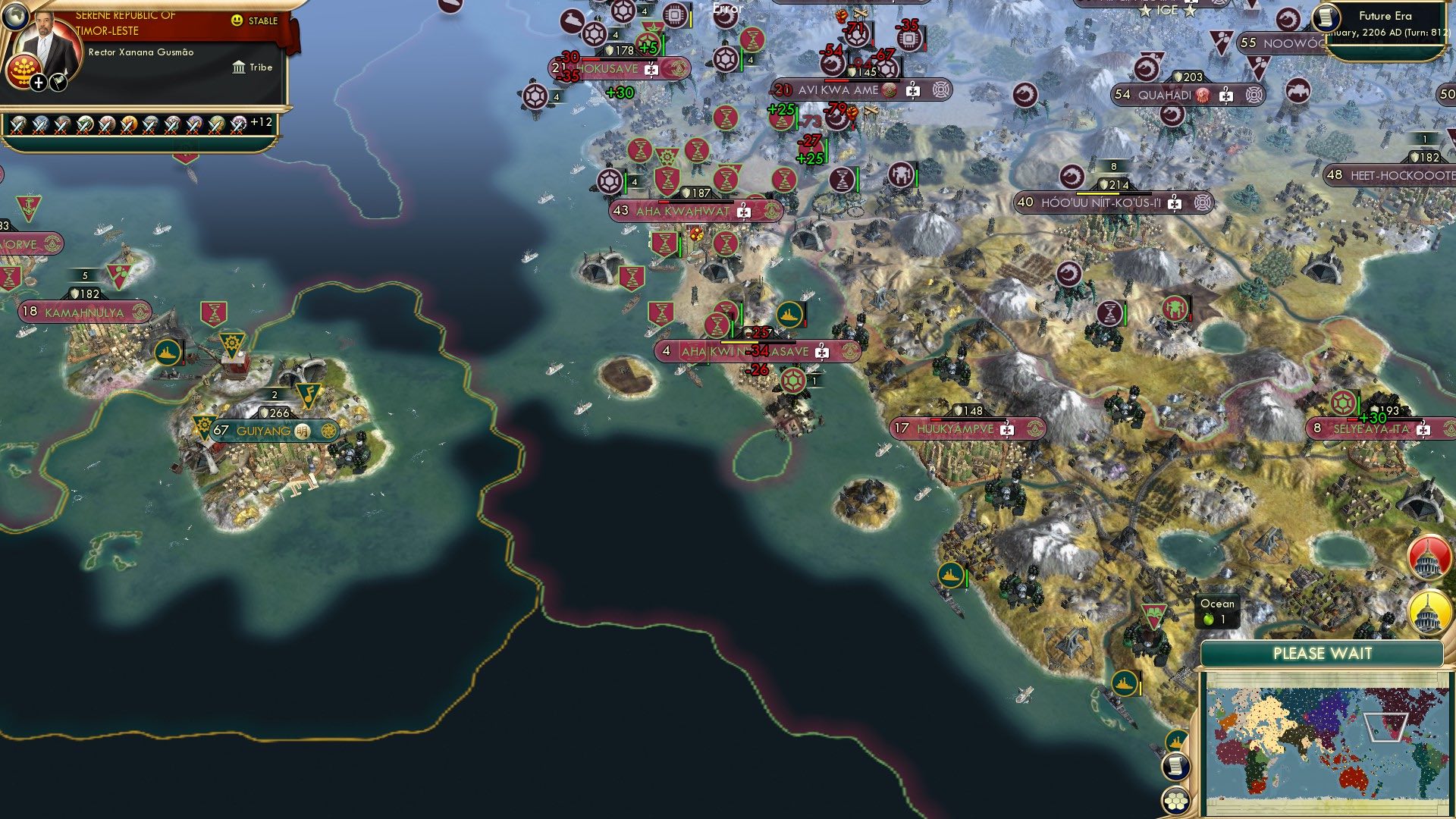Viewport: 1456px width, 819px height.
Task: Open the globe view icon on the leader panel
Action: tap(17, 17)
